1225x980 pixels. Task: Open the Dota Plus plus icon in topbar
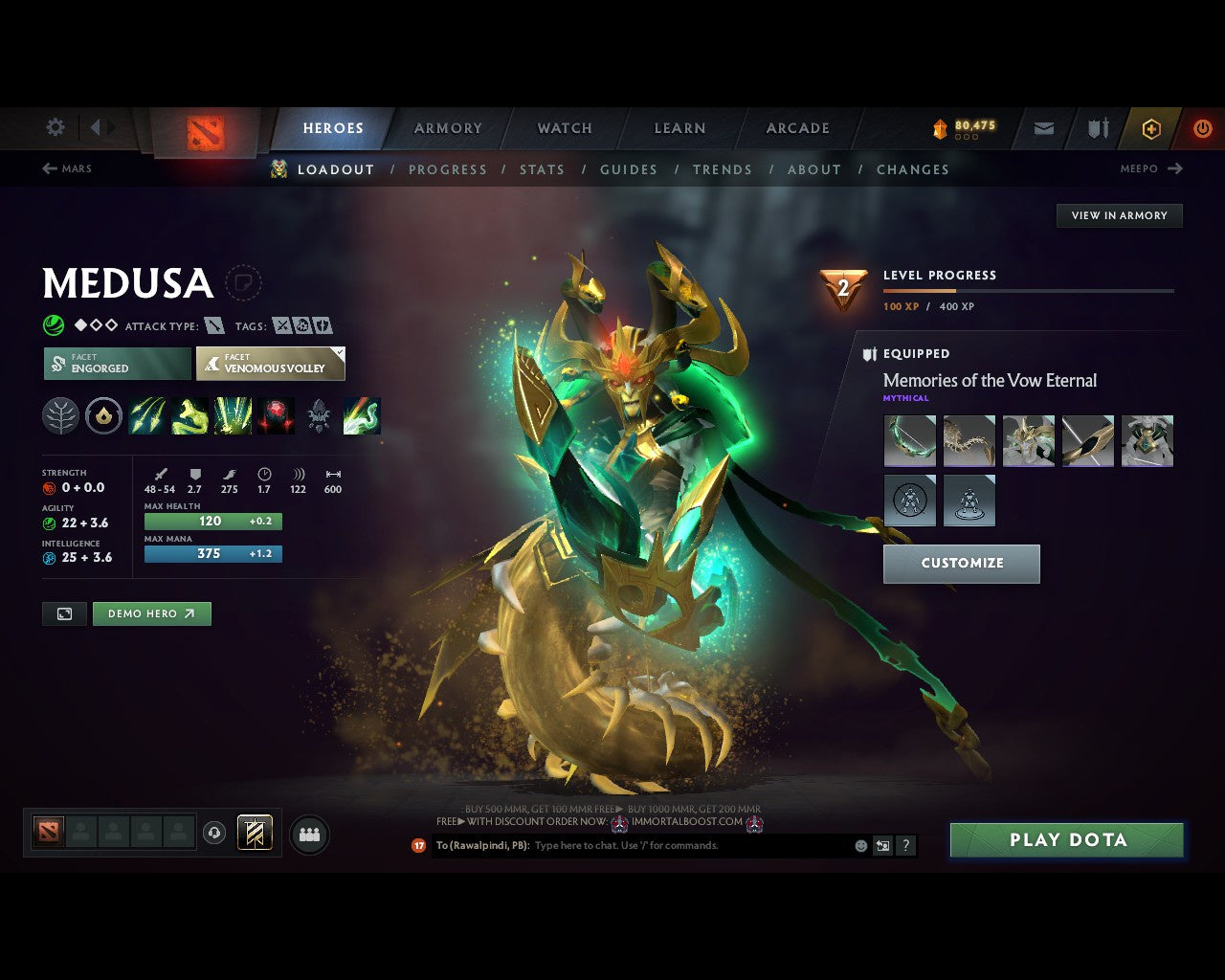(x=1151, y=128)
